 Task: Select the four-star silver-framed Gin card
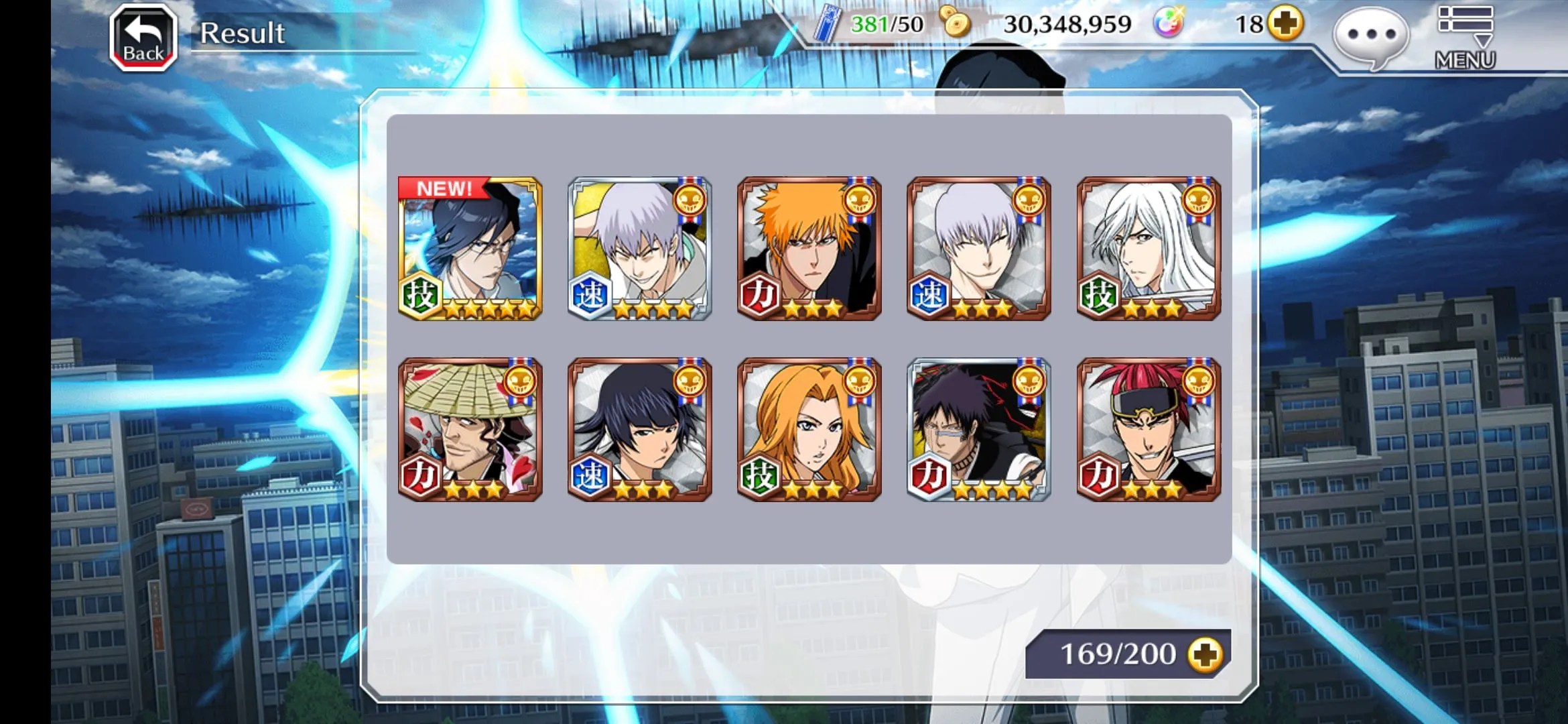[639, 249]
